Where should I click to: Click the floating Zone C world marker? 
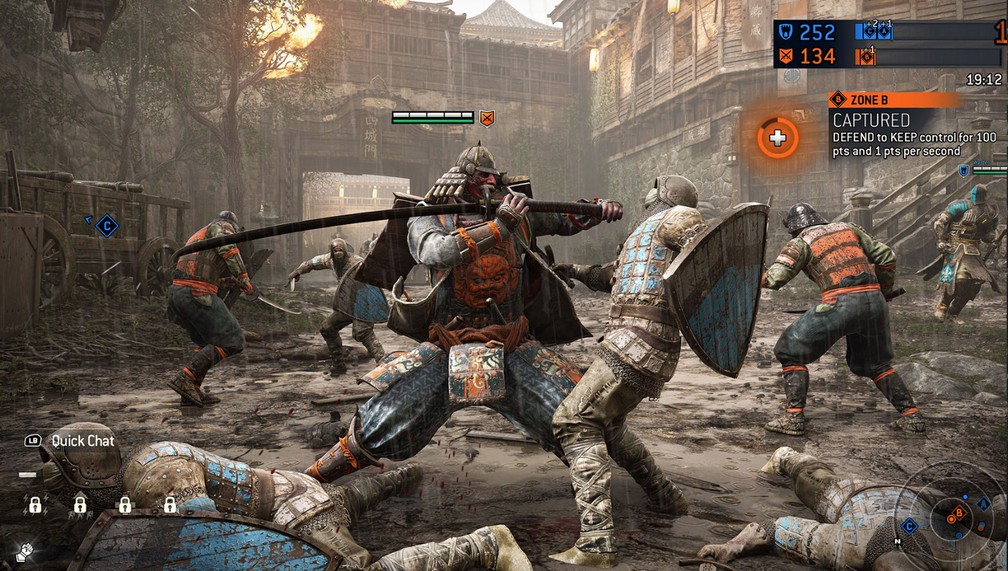click(107, 226)
